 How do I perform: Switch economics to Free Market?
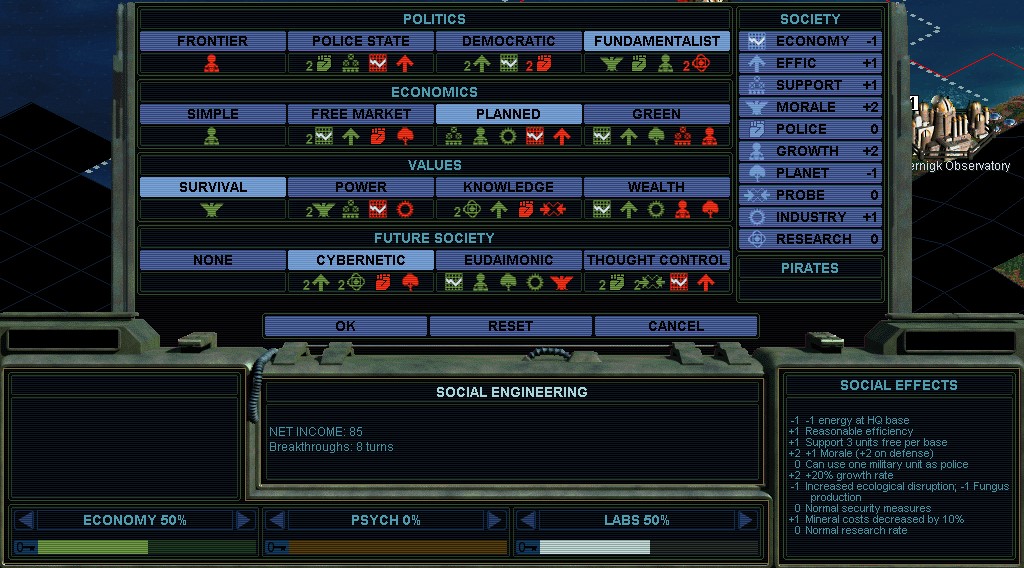361,114
